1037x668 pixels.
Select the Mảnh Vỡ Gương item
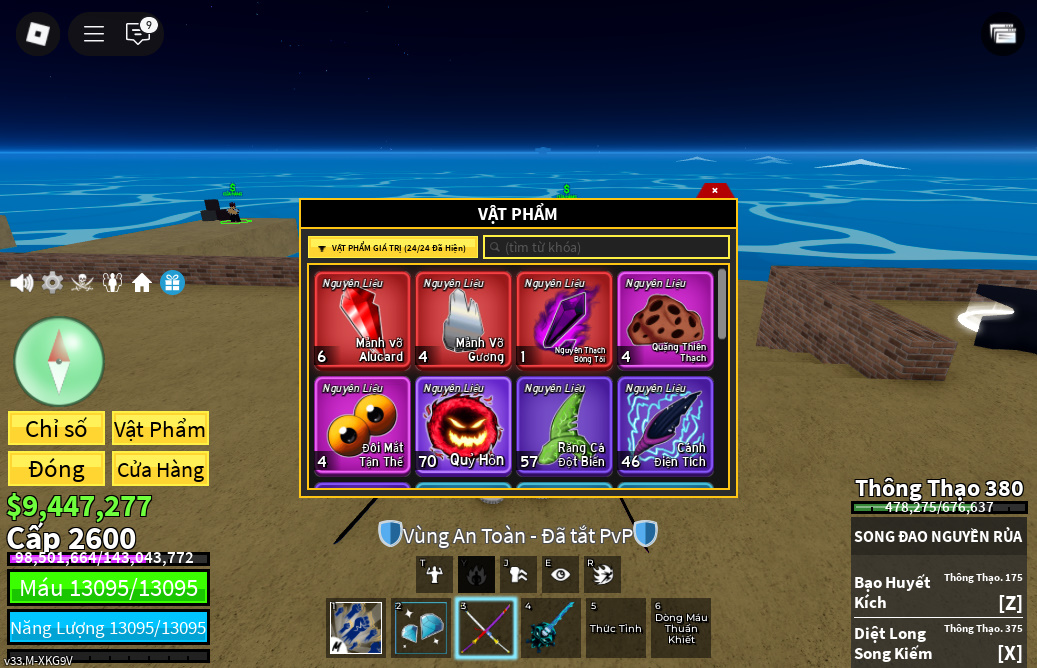point(463,320)
